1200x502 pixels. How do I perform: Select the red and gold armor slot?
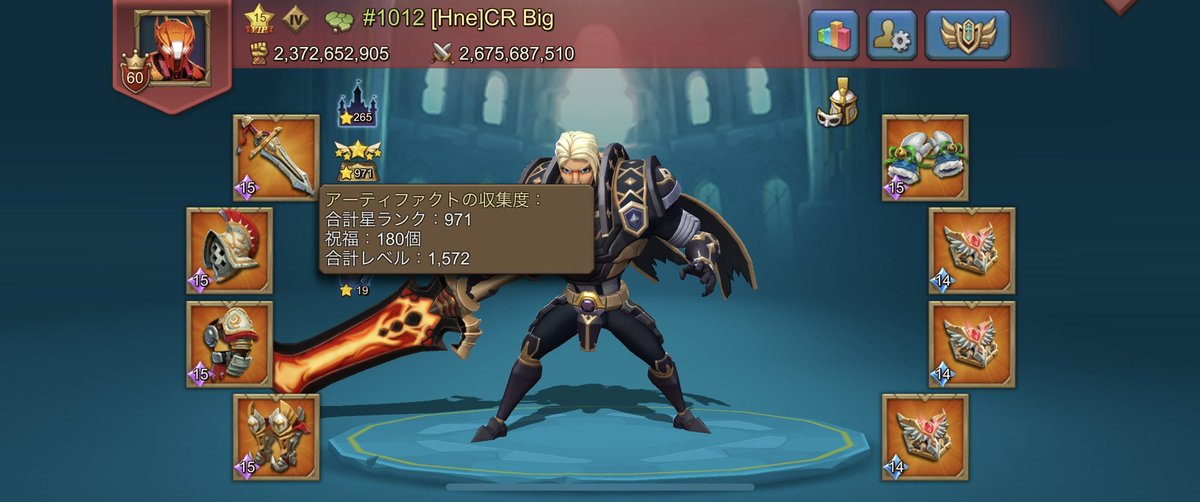tap(229, 343)
